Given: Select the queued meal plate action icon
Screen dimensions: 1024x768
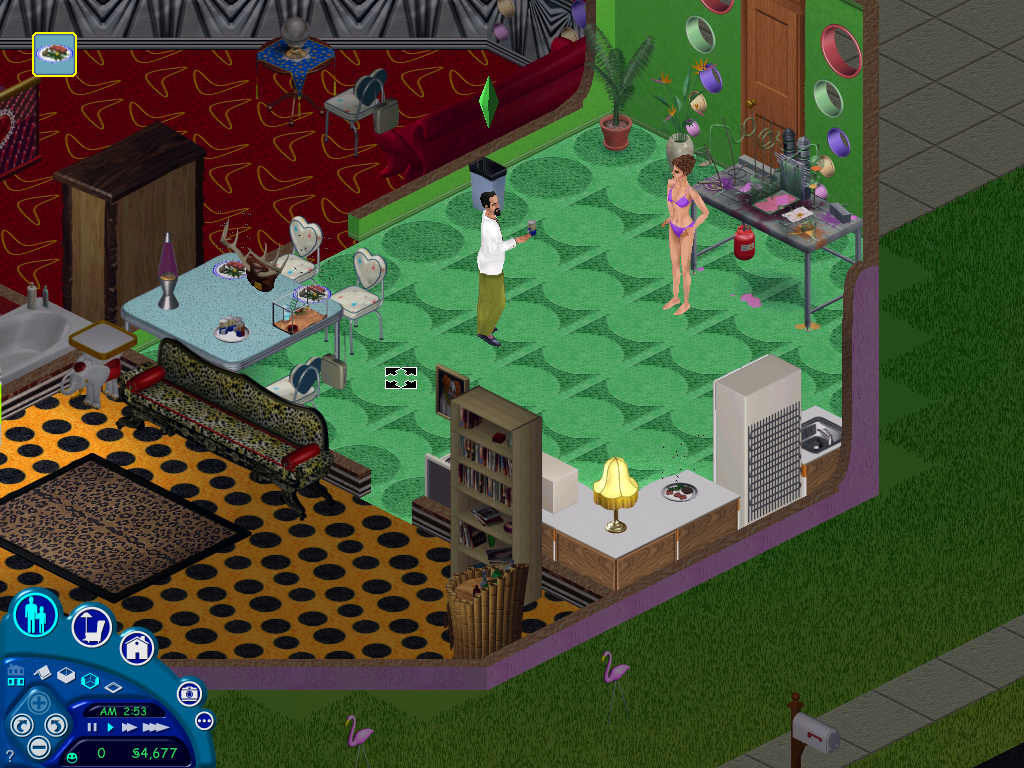Looking at the screenshot, I should [54, 54].
